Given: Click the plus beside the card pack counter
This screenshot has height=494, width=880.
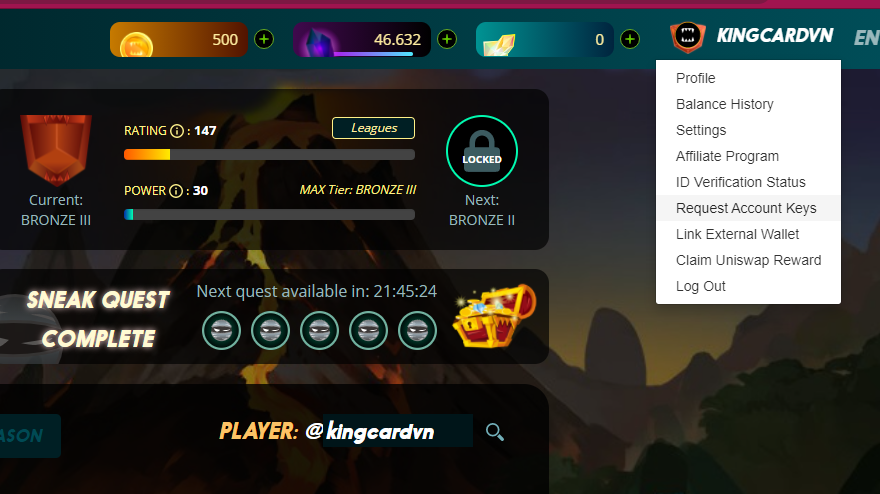Looking at the screenshot, I should click(630, 40).
